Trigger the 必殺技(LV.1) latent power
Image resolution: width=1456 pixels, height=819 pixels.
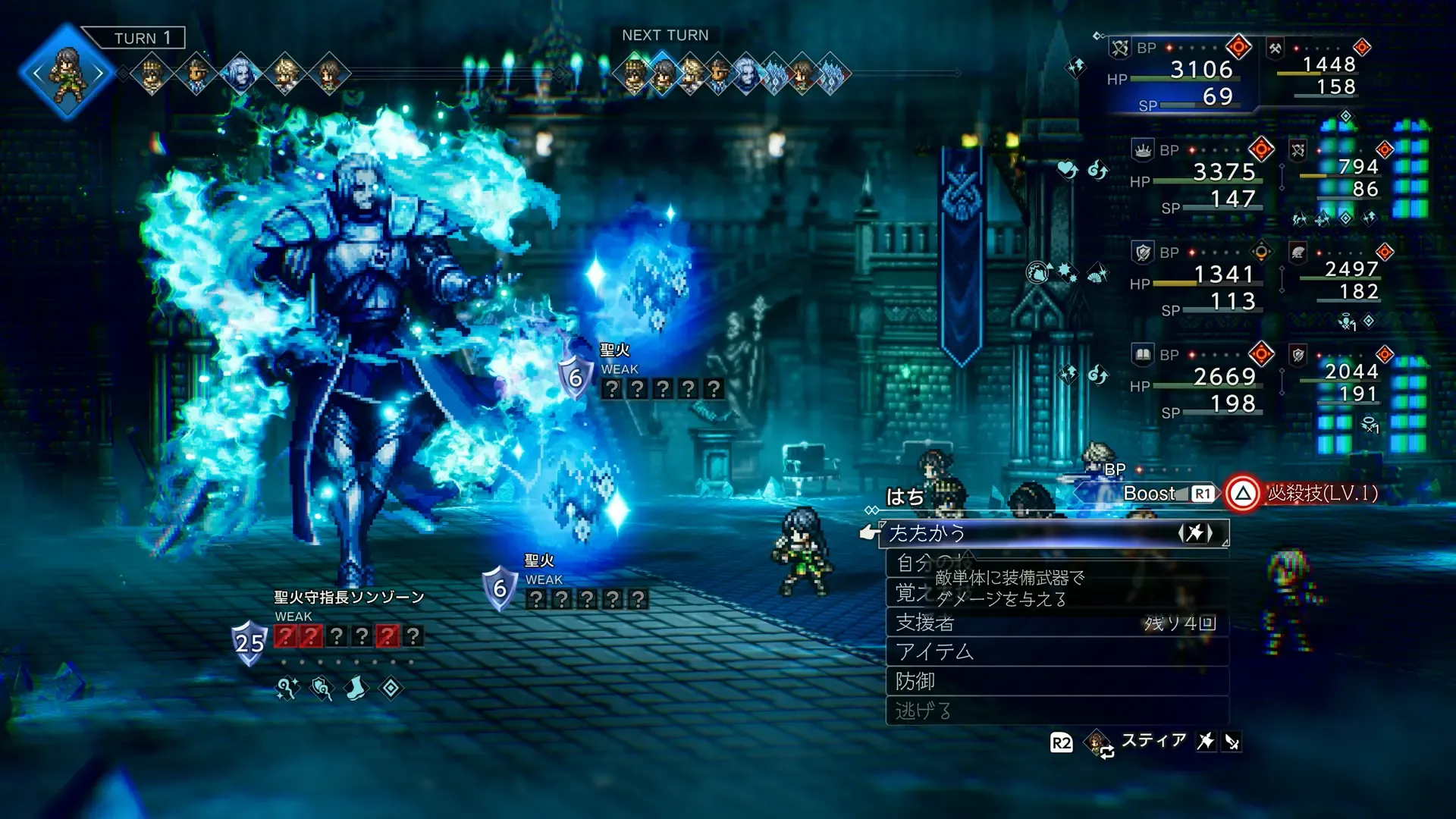pos(1304,494)
